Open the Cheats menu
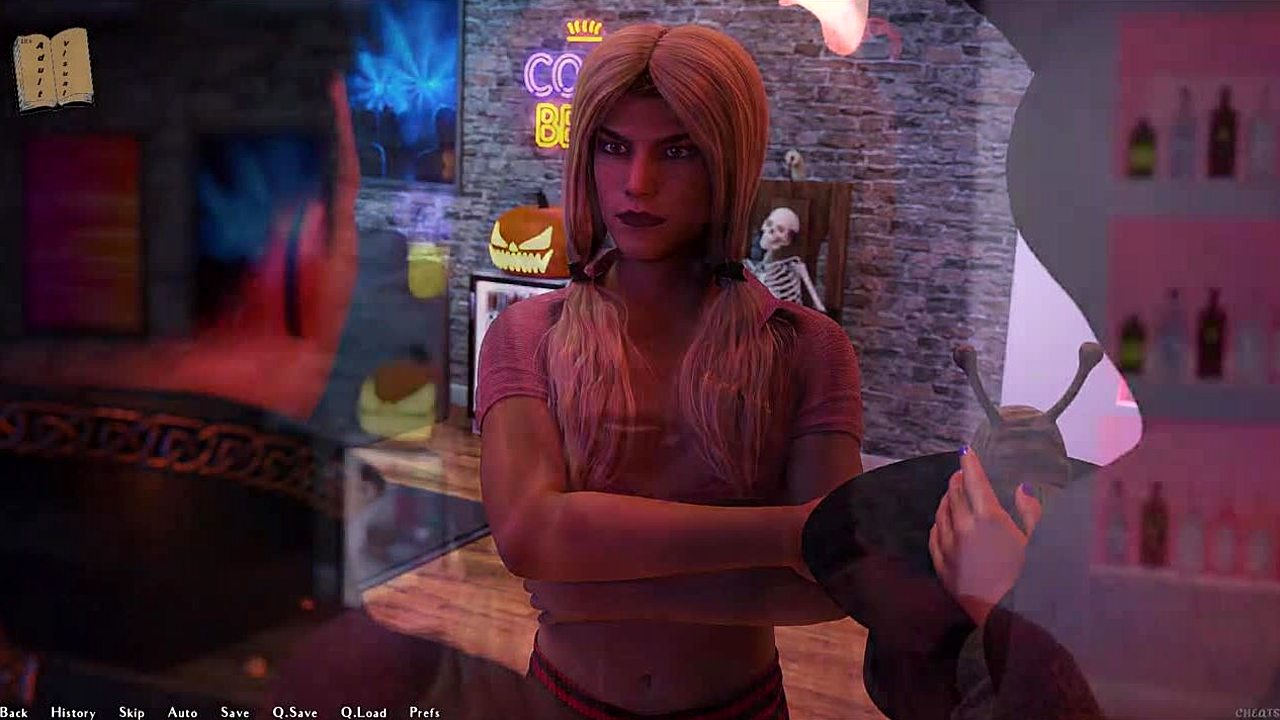 coord(1255,712)
